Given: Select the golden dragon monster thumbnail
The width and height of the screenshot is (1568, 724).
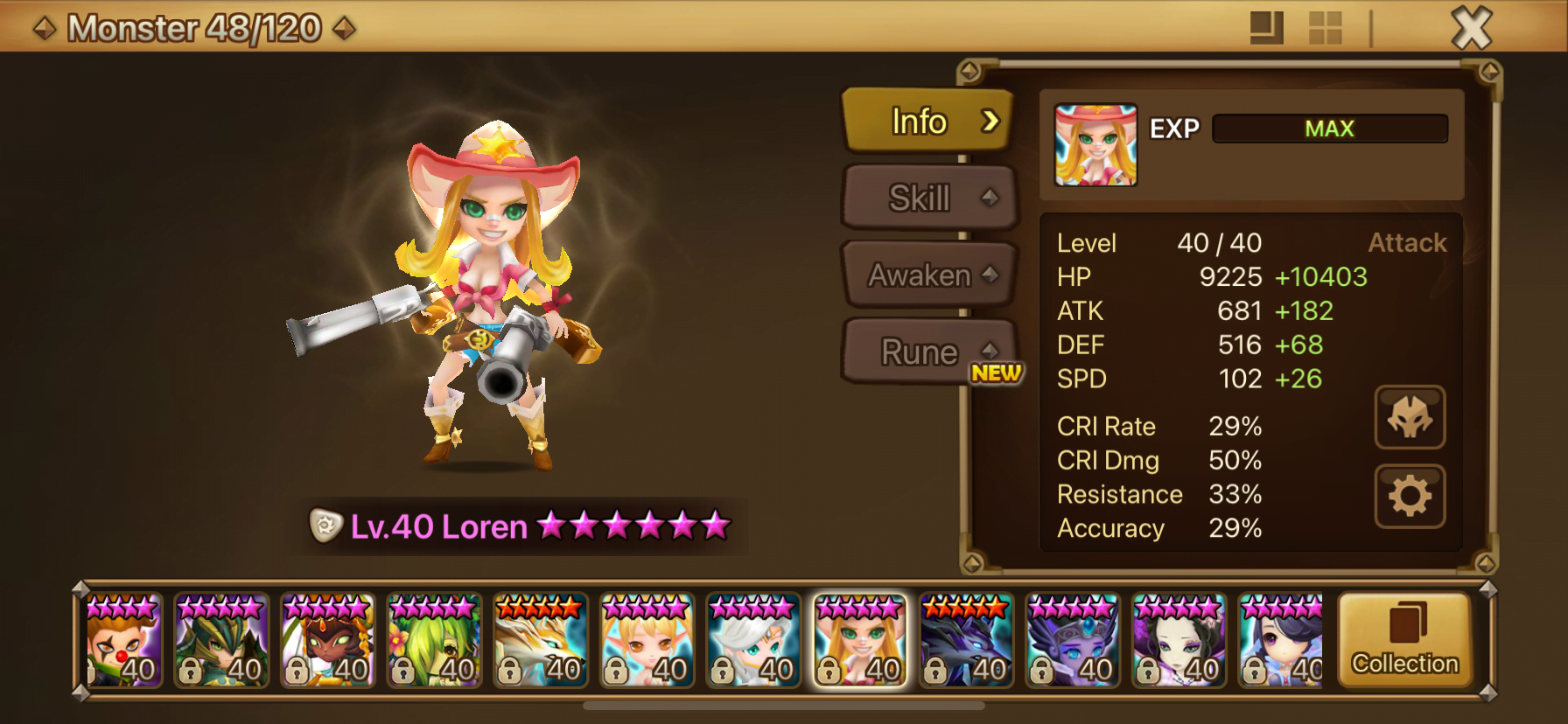Looking at the screenshot, I should (x=541, y=641).
